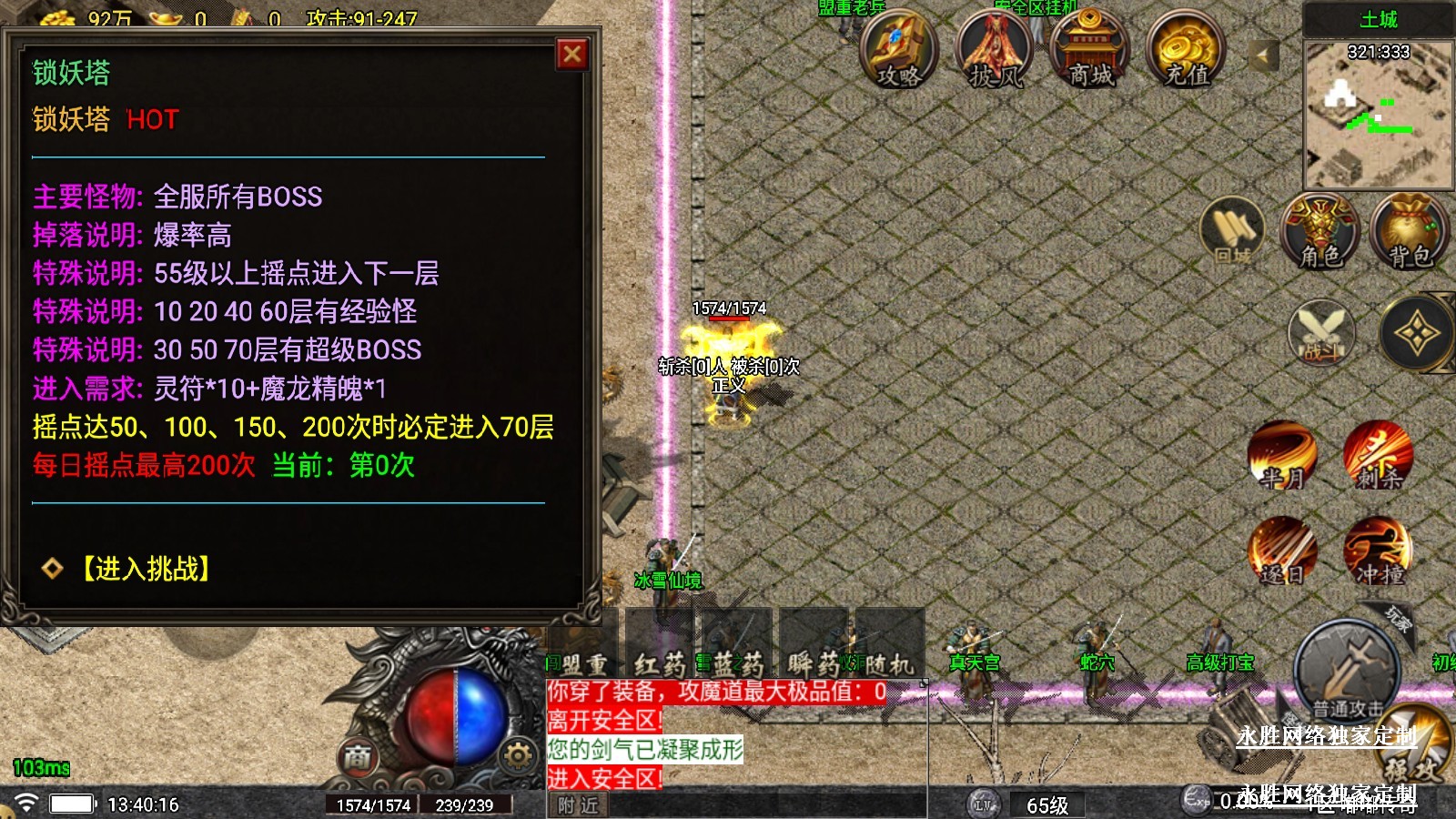Activate the 逐日 skill
The height and width of the screenshot is (819, 1456).
[x=1281, y=551]
